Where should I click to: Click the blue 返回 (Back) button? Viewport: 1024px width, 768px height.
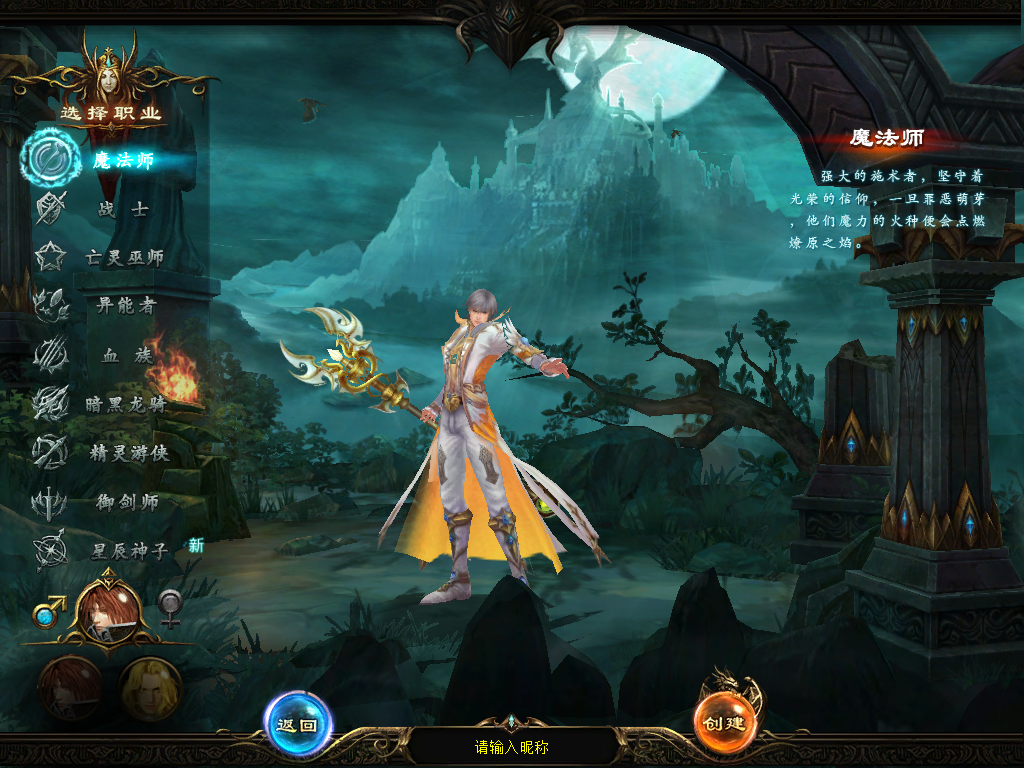(x=297, y=725)
